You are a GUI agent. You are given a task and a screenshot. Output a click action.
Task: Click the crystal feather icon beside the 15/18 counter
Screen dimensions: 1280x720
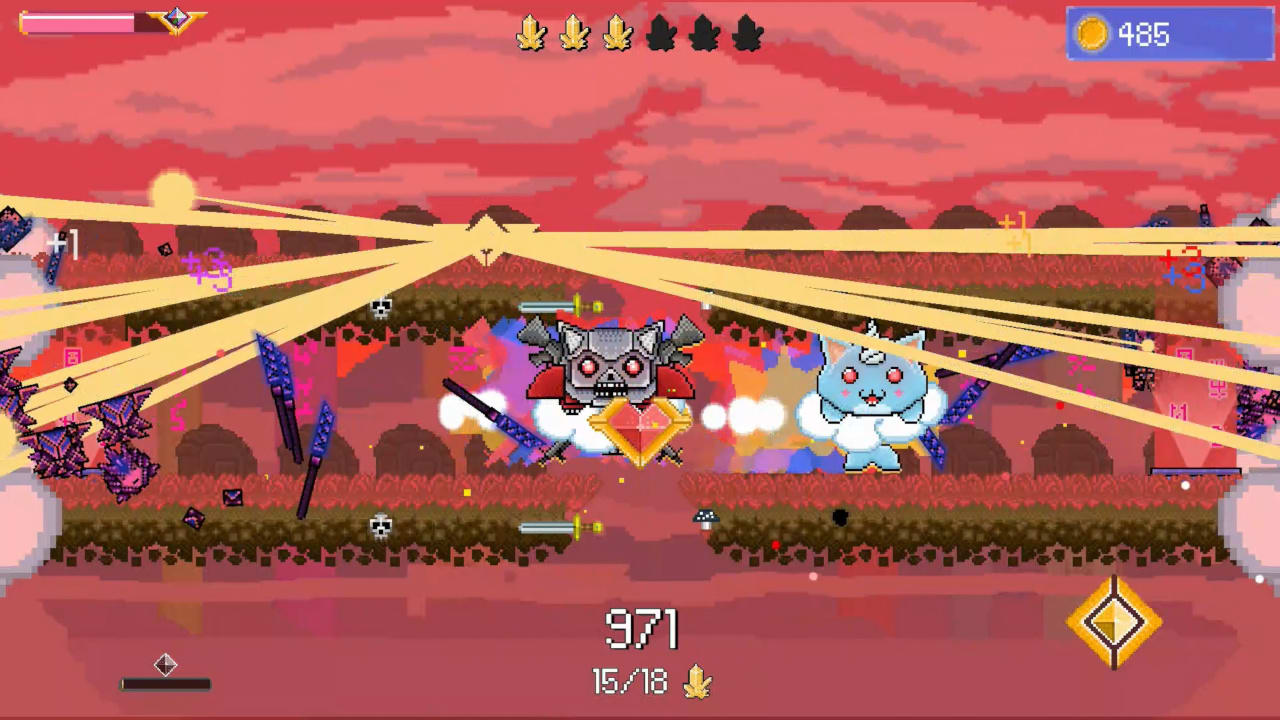point(698,682)
